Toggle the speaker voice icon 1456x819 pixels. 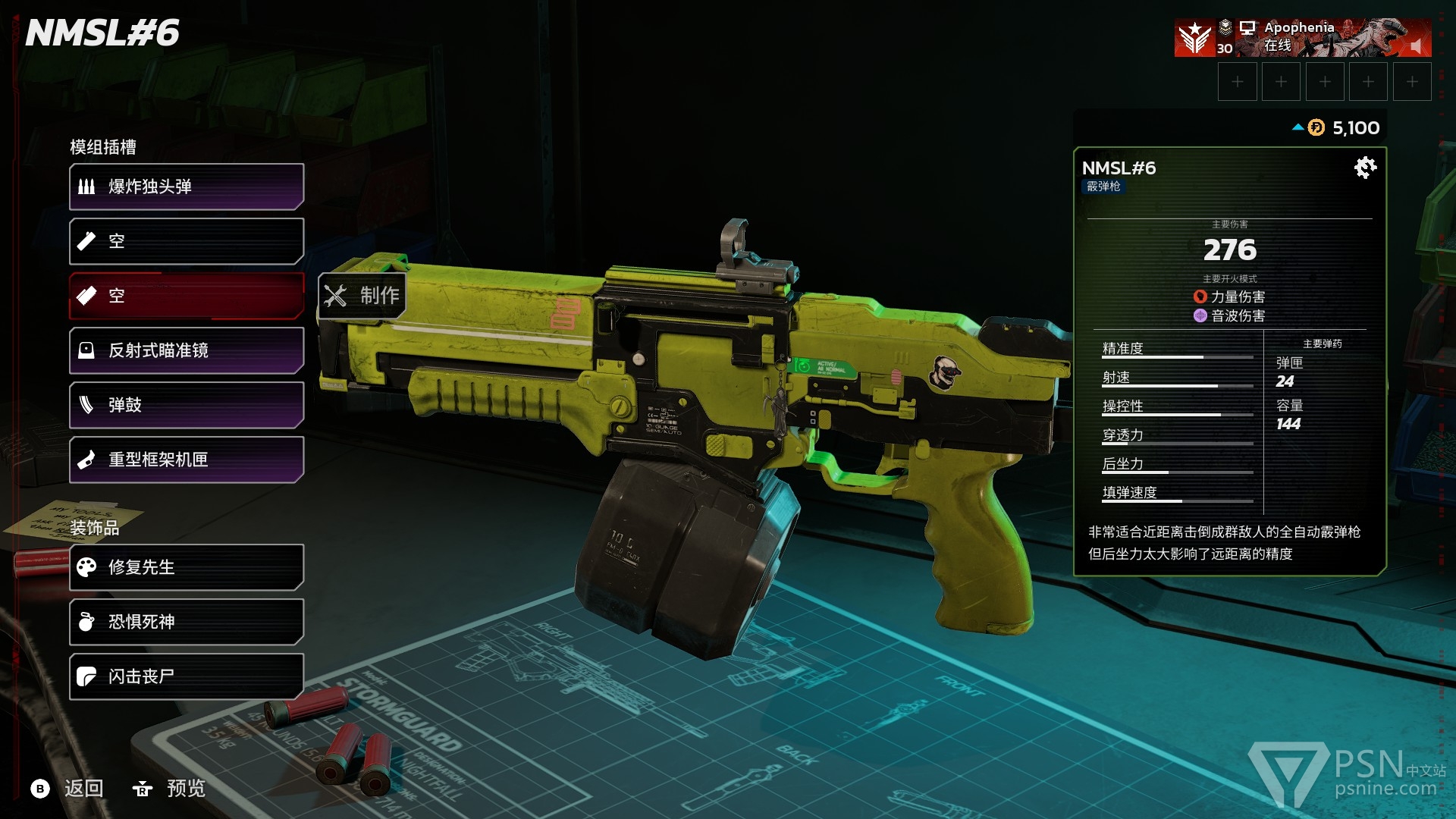coord(1415,46)
